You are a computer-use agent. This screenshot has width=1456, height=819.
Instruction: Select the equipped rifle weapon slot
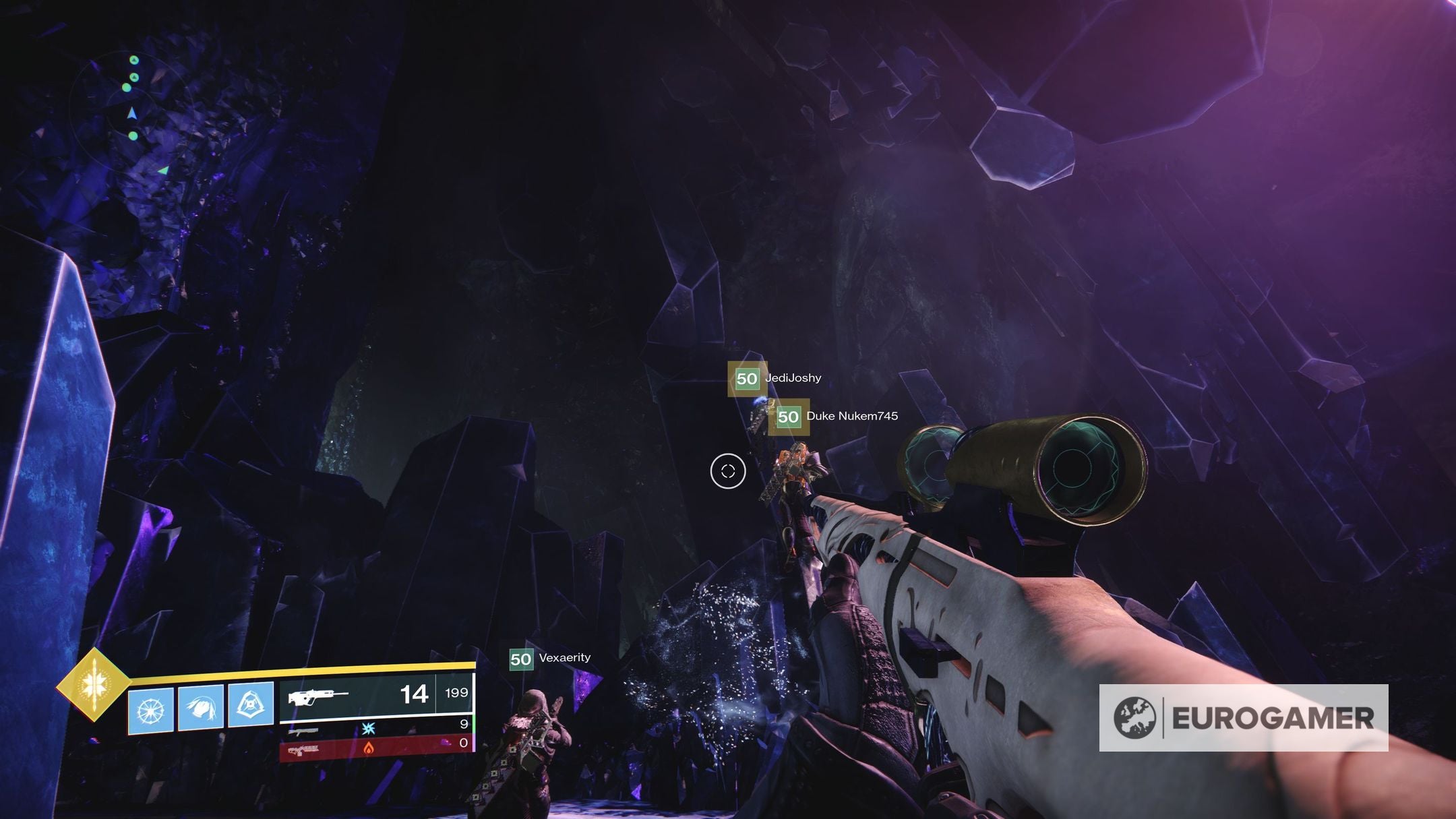(x=376, y=694)
